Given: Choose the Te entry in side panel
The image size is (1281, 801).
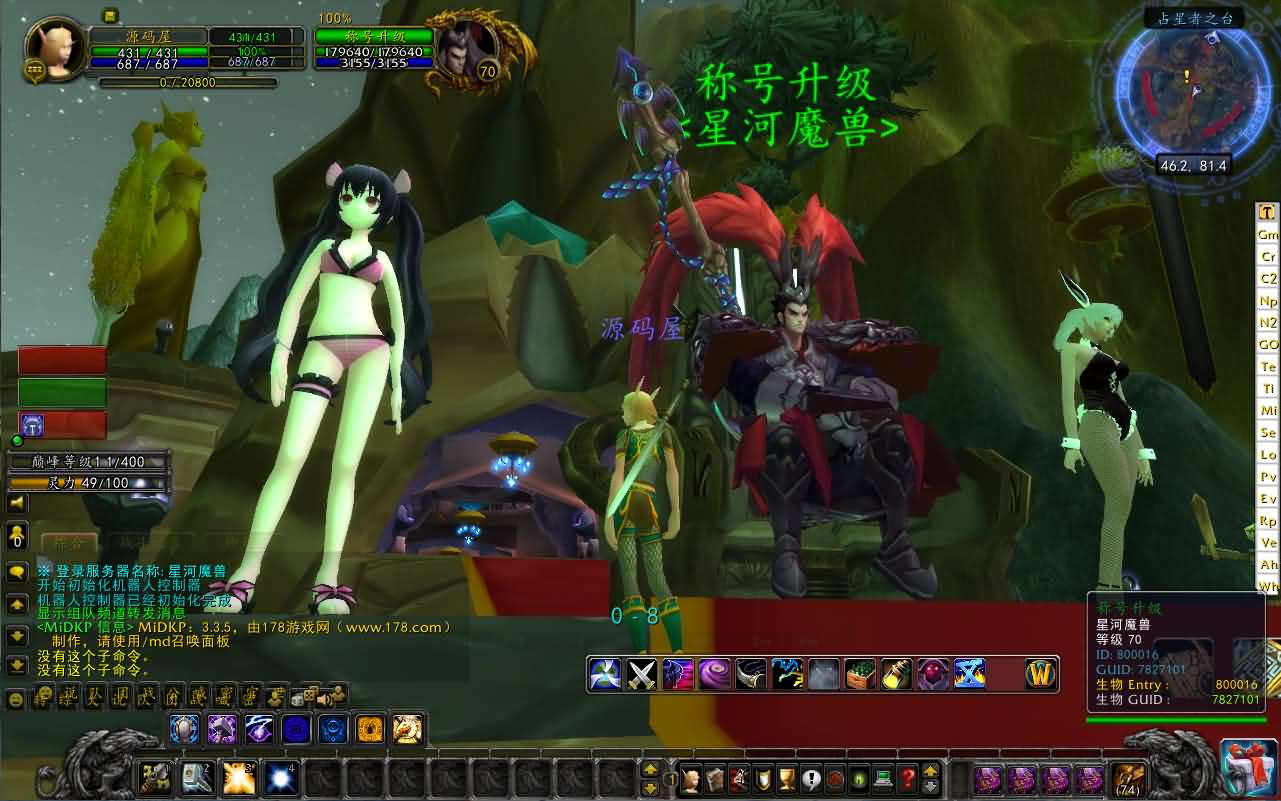Looking at the screenshot, I should pos(1268,367).
